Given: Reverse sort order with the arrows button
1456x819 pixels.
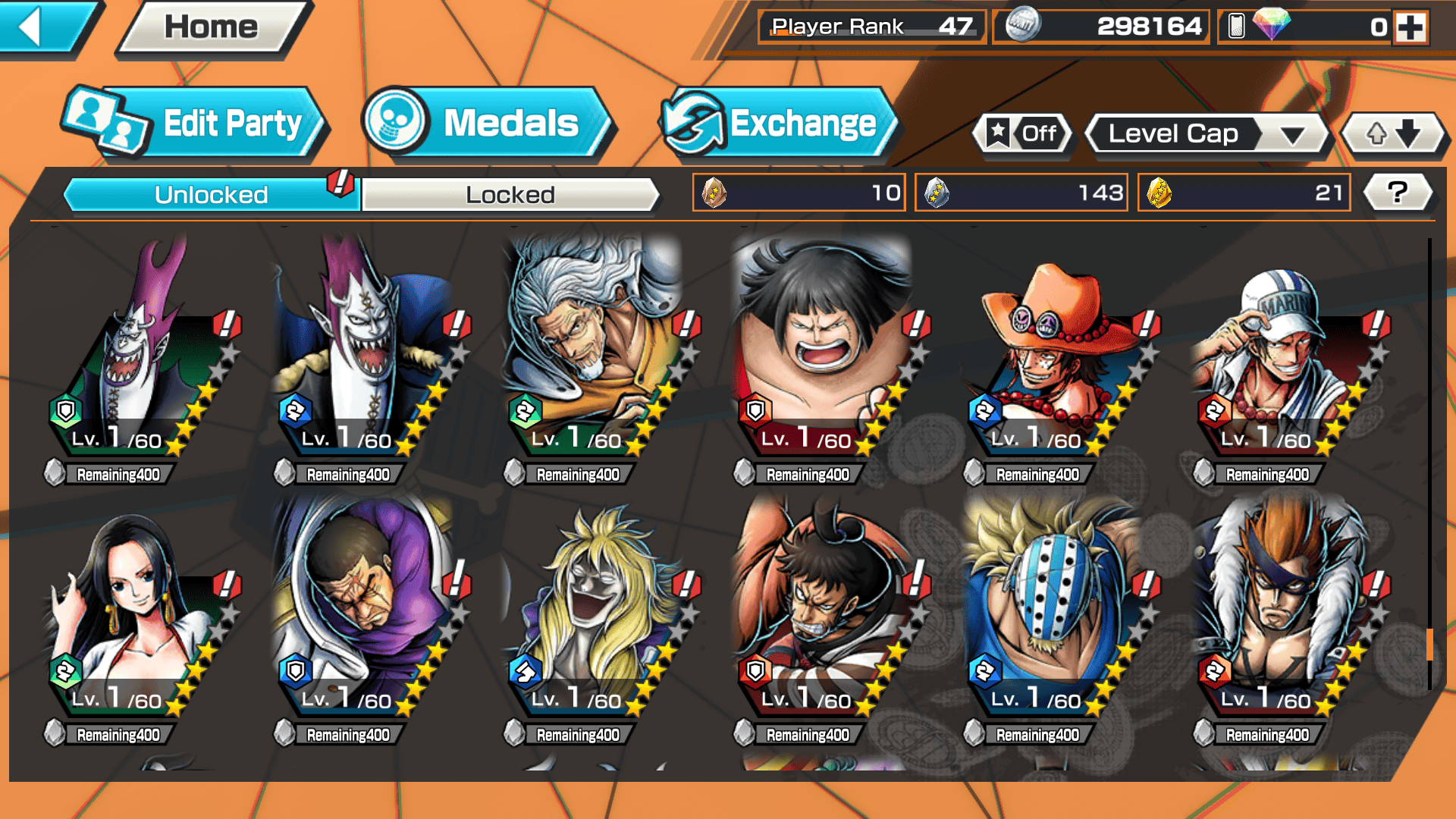Looking at the screenshot, I should 1393,134.
